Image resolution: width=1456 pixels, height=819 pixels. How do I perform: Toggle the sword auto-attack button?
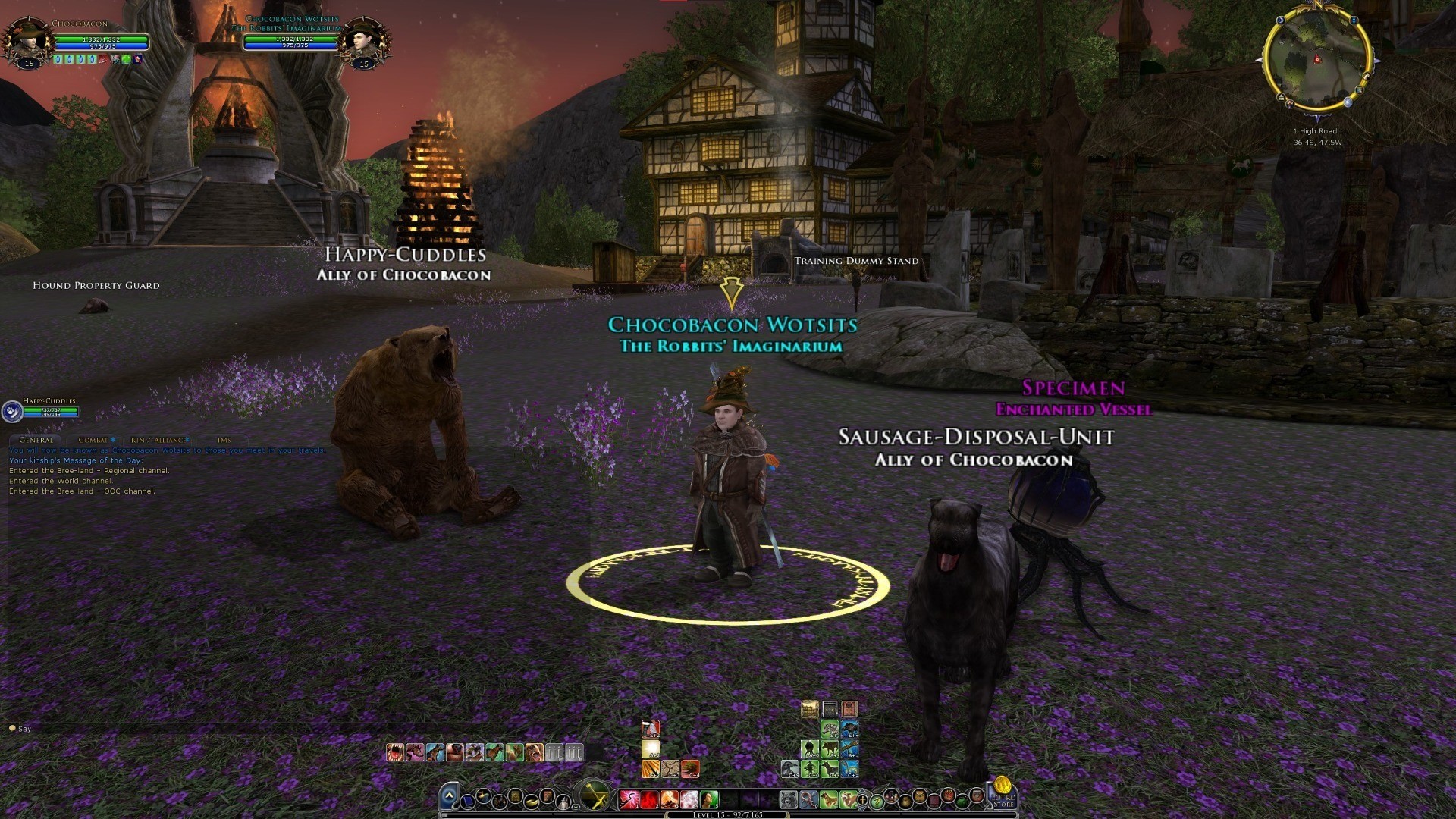coord(594,796)
